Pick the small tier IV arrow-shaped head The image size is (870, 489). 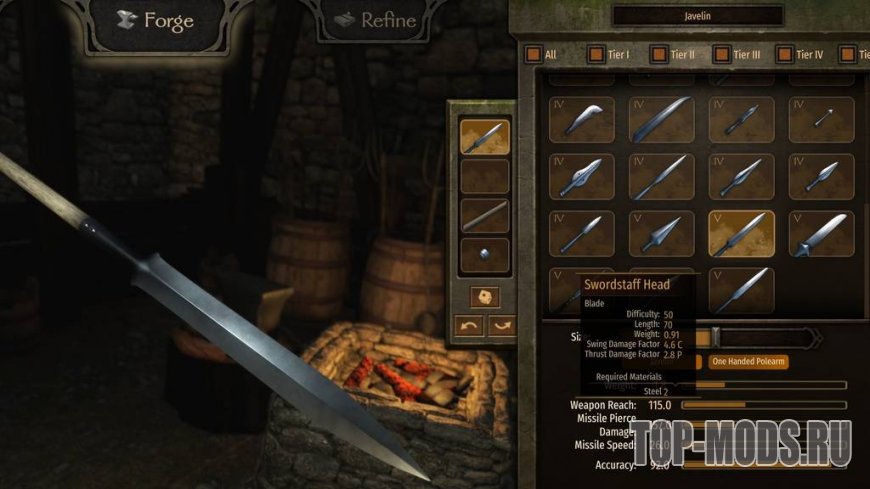tap(821, 120)
